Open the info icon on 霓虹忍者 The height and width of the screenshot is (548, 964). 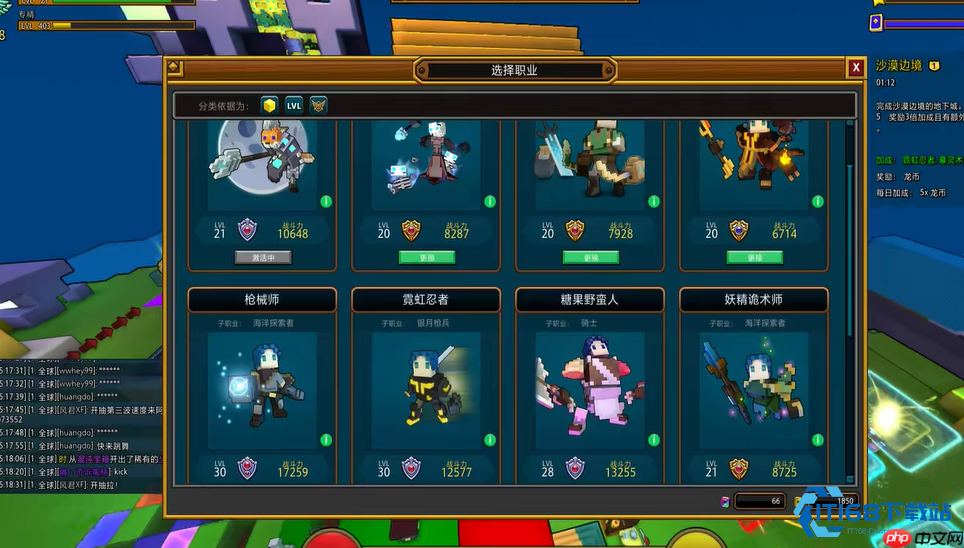point(490,440)
